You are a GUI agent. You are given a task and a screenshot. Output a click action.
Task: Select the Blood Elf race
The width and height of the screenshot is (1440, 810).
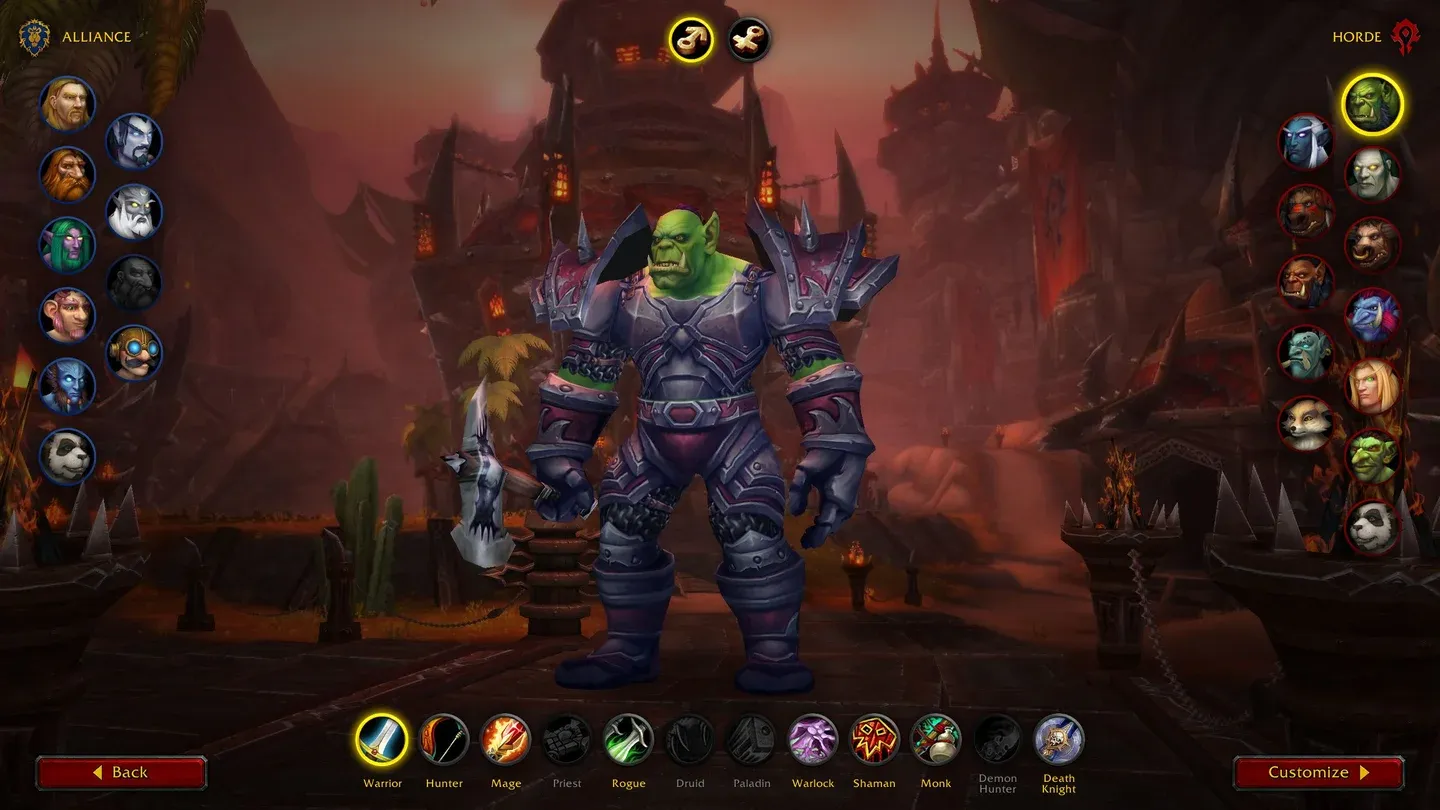[x=1372, y=386]
